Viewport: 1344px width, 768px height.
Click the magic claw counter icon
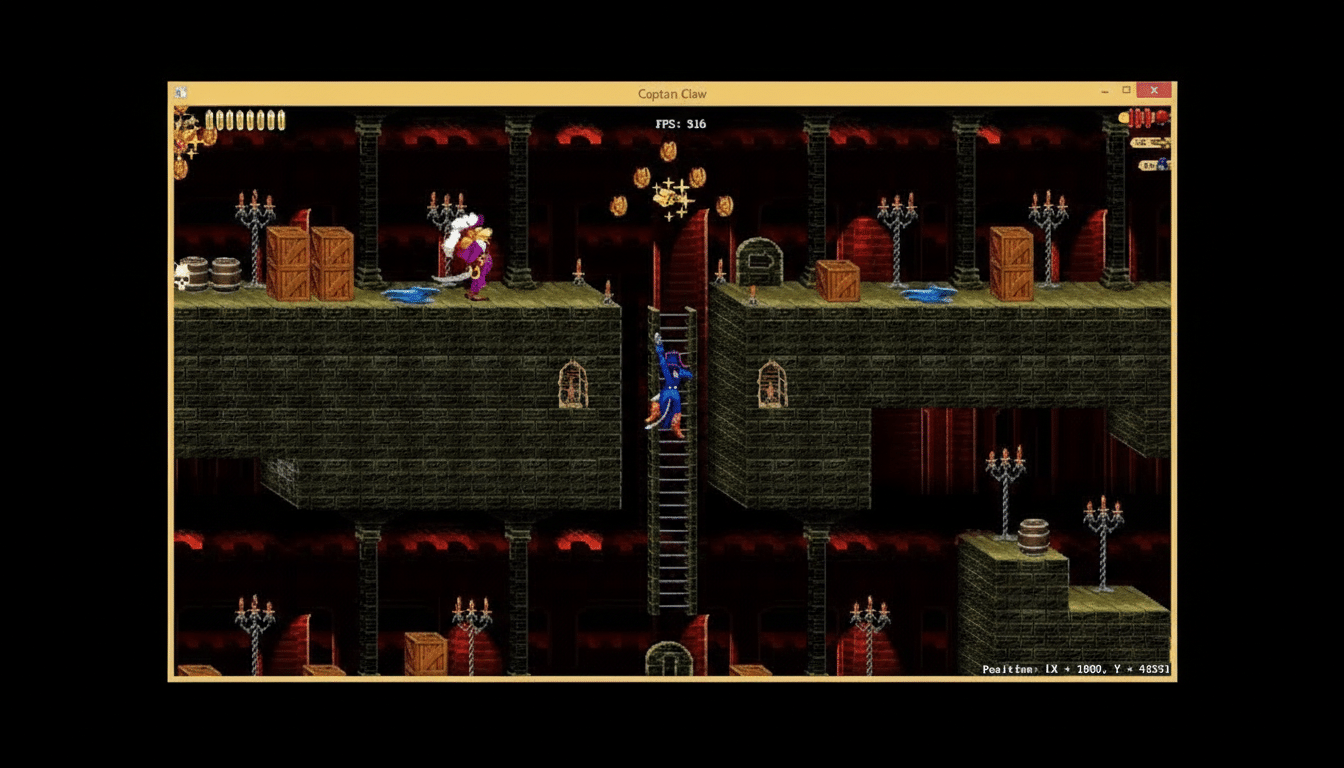1150,163
